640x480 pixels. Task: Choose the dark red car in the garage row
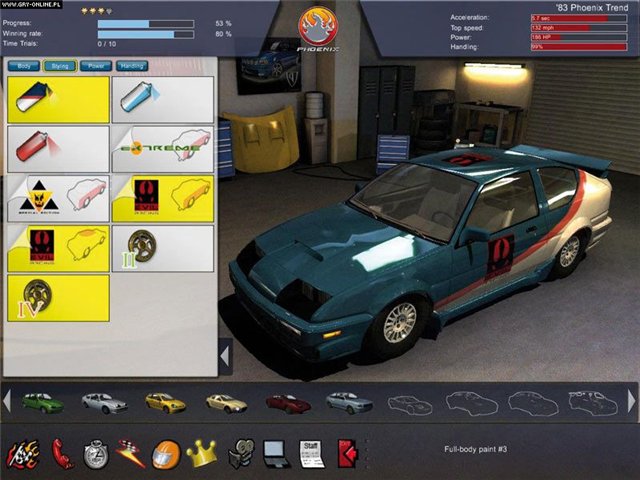pyautogui.click(x=288, y=403)
